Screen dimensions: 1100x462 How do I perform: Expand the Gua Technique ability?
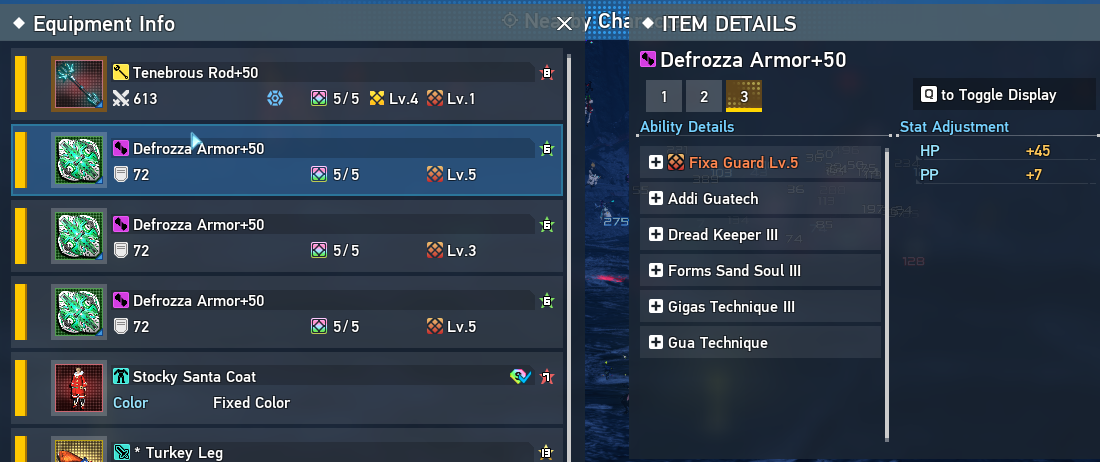point(656,343)
